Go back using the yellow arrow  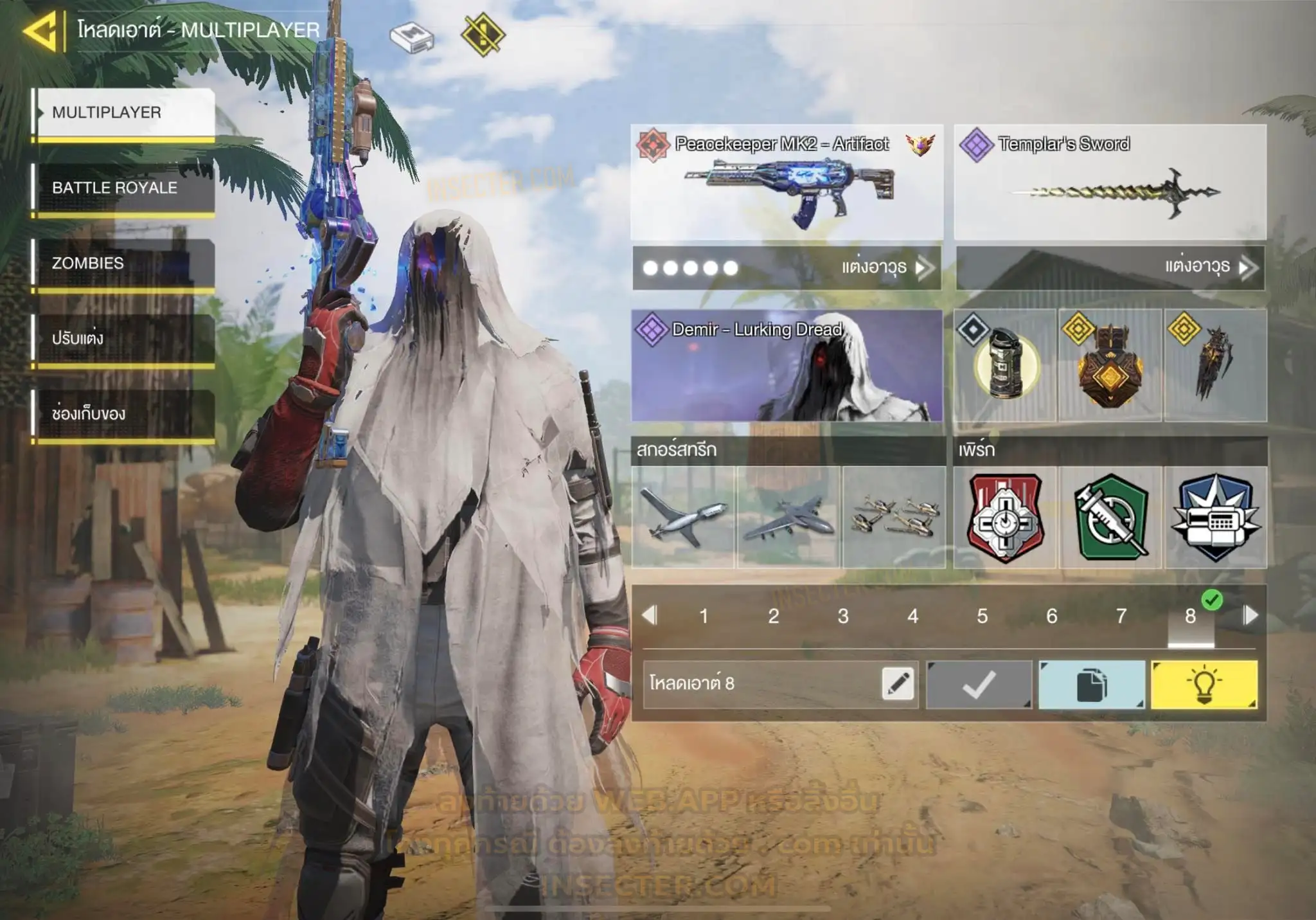coord(40,30)
